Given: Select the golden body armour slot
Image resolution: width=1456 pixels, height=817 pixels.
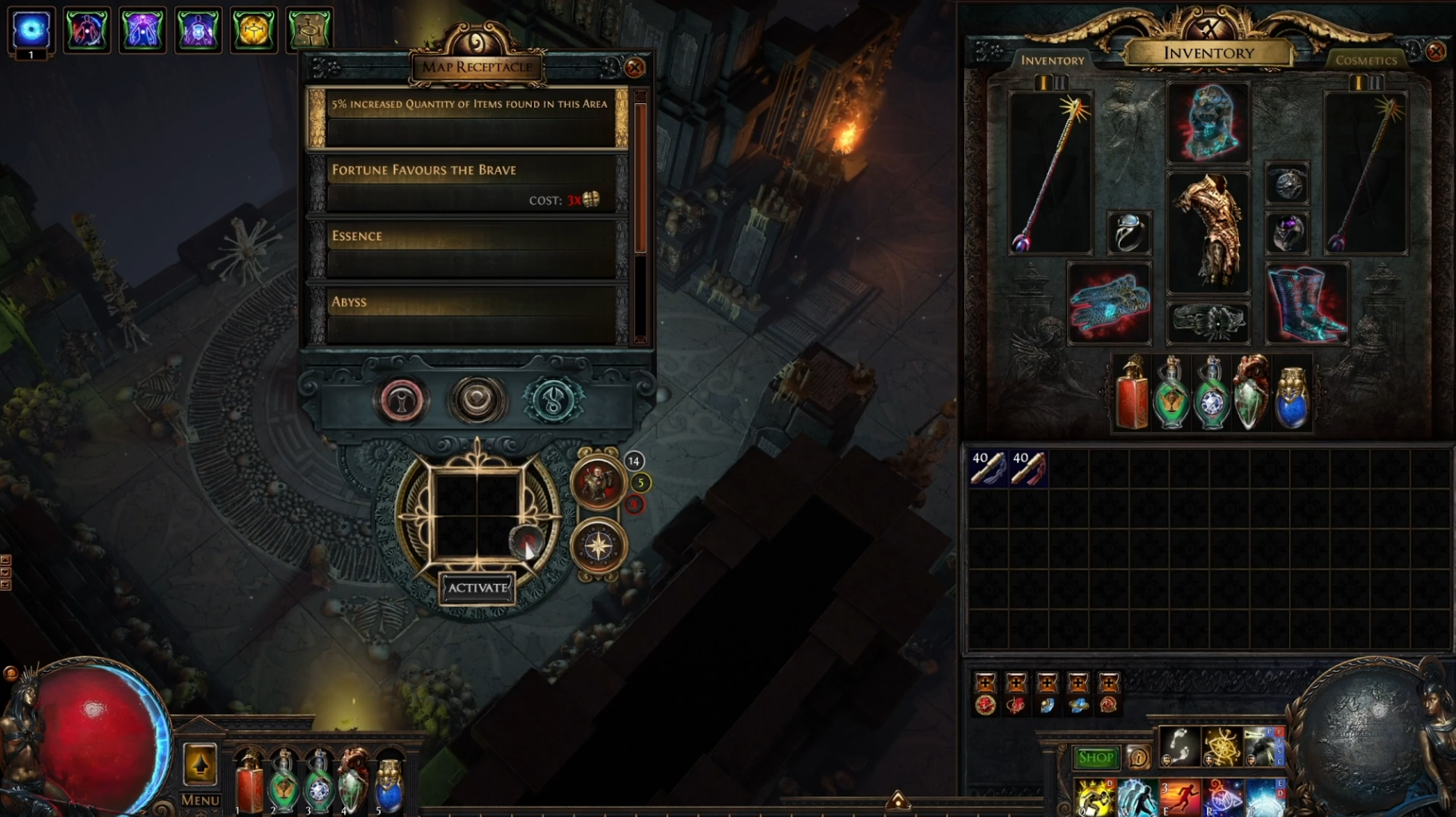Looking at the screenshot, I should pos(1209,232).
